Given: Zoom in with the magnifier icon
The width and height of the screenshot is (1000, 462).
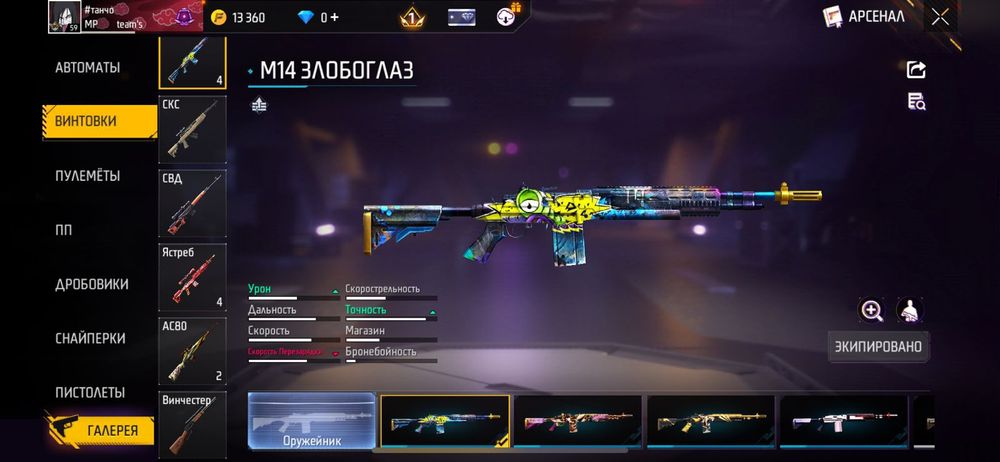Looking at the screenshot, I should 872,310.
